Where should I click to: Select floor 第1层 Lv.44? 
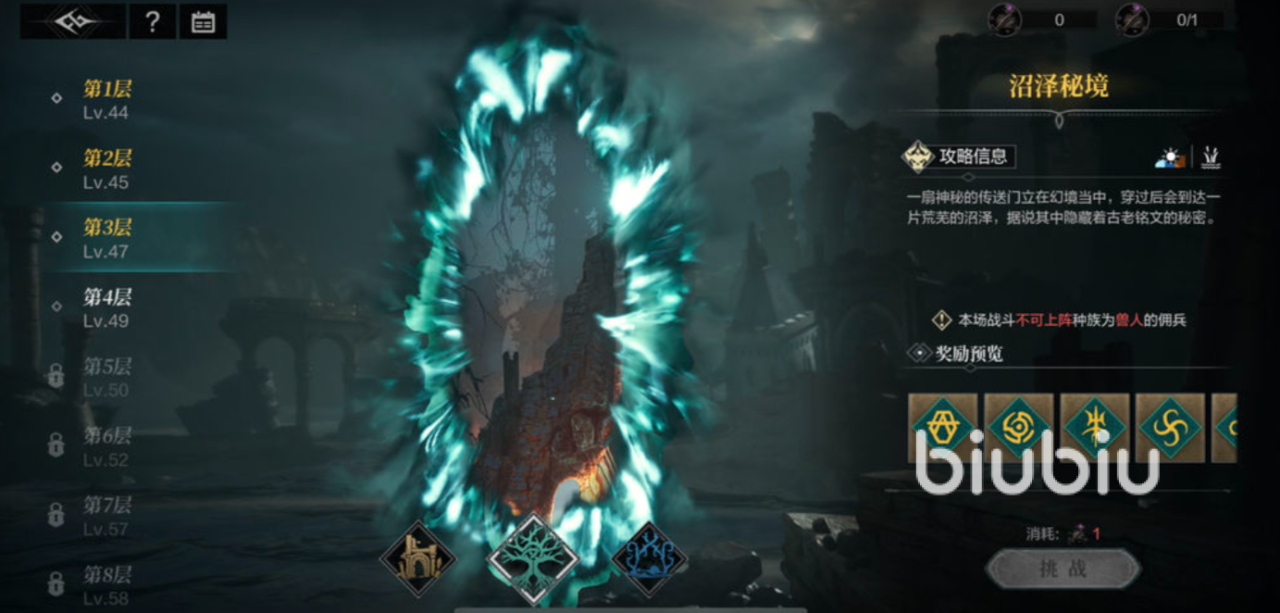pyautogui.click(x=107, y=99)
